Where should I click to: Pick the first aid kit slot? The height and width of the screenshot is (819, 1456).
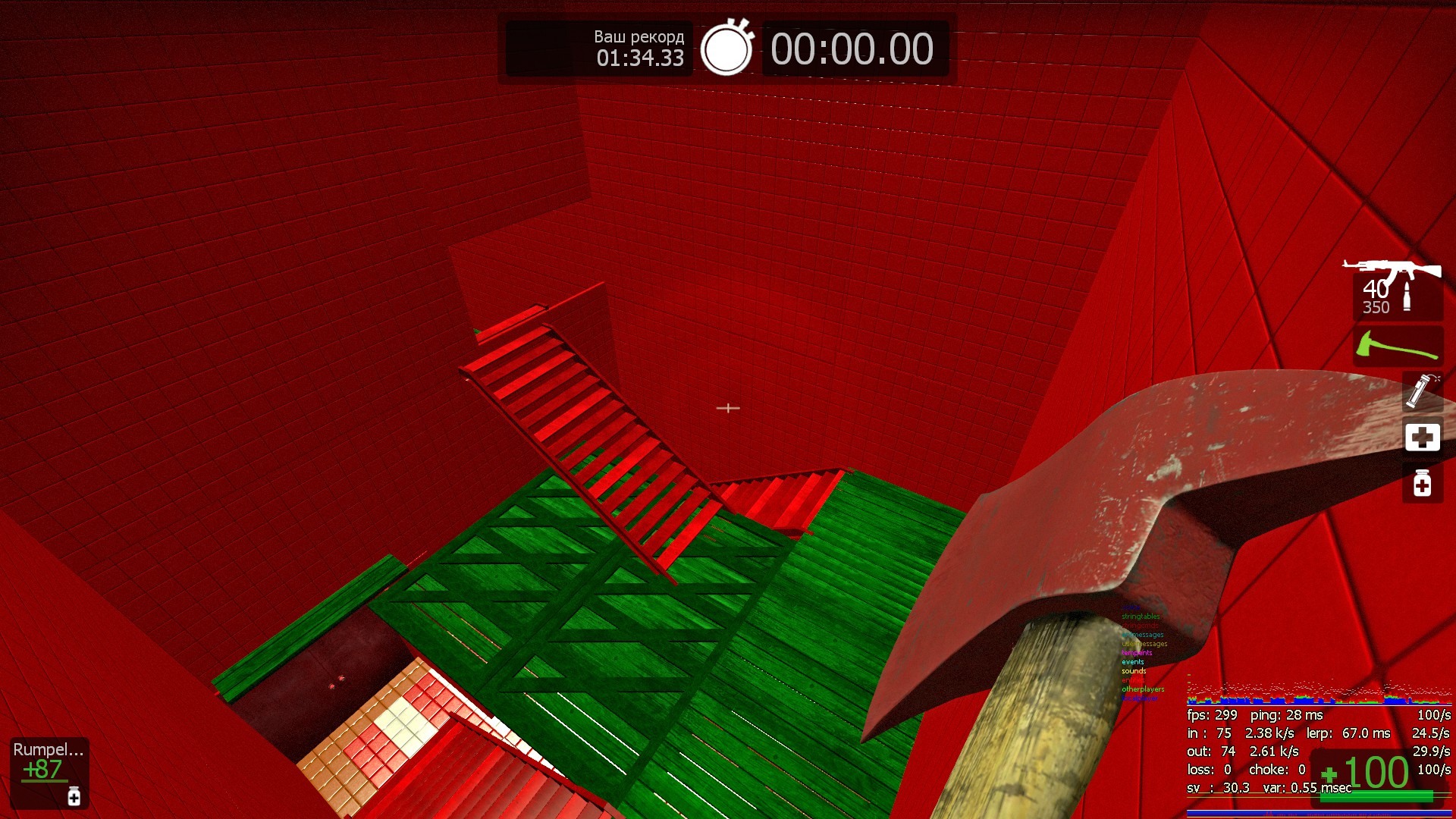click(1422, 437)
